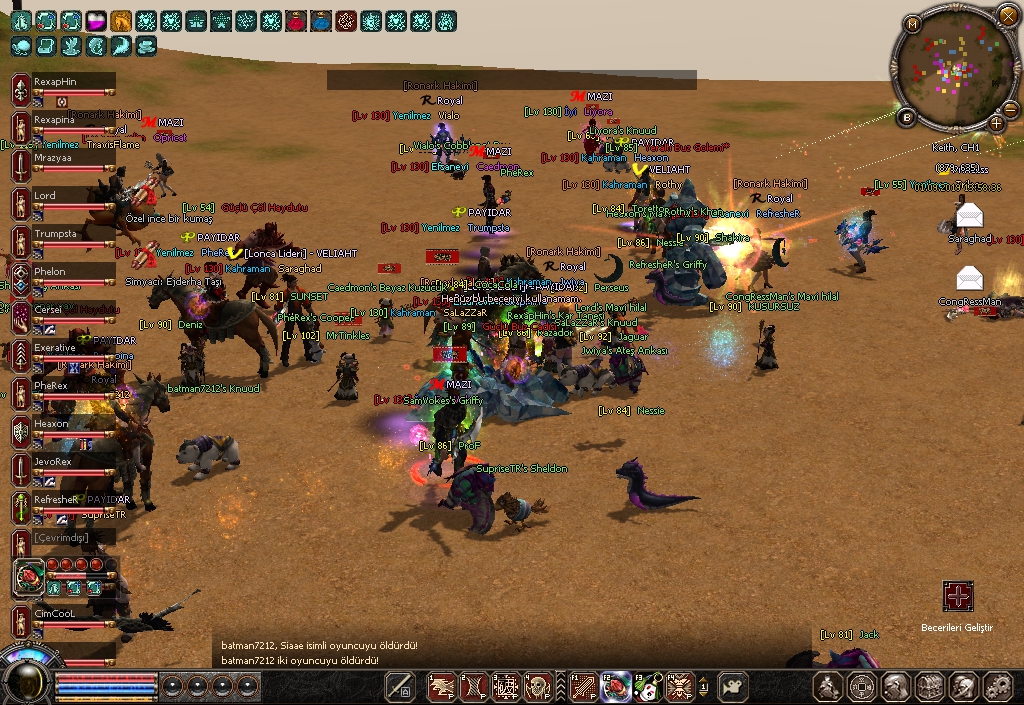This screenshot has width=1024, height=705.
Task: Open the full map with the M button
Action: pos(912,23)
